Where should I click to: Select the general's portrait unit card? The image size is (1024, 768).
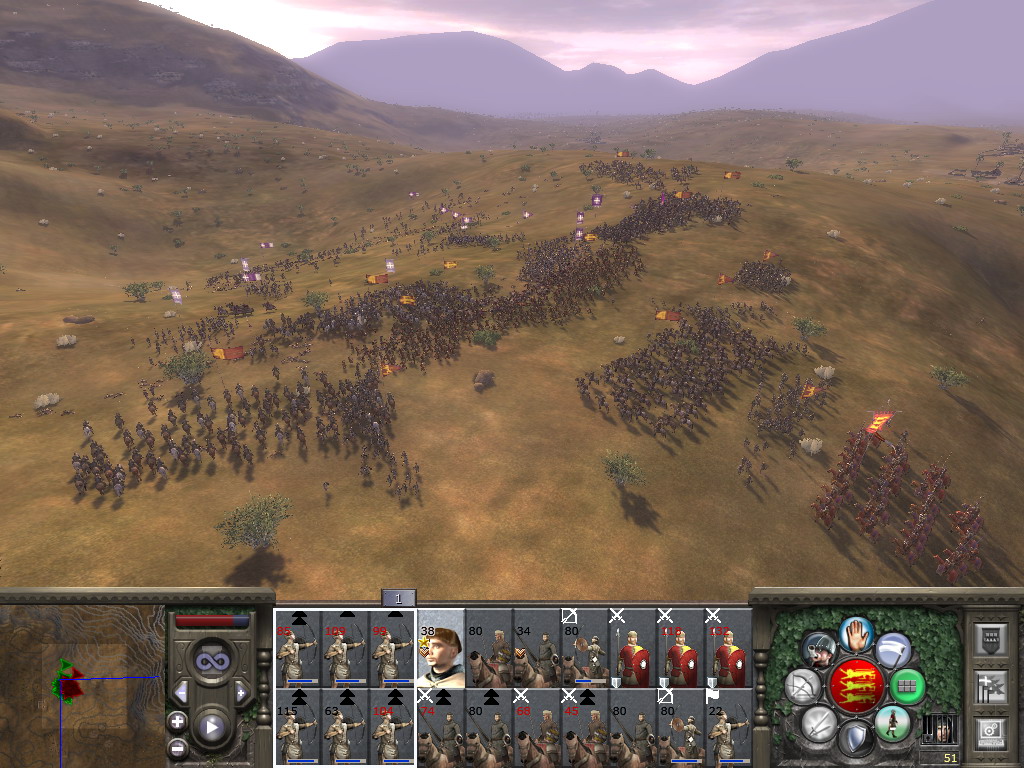coord(441,648)
